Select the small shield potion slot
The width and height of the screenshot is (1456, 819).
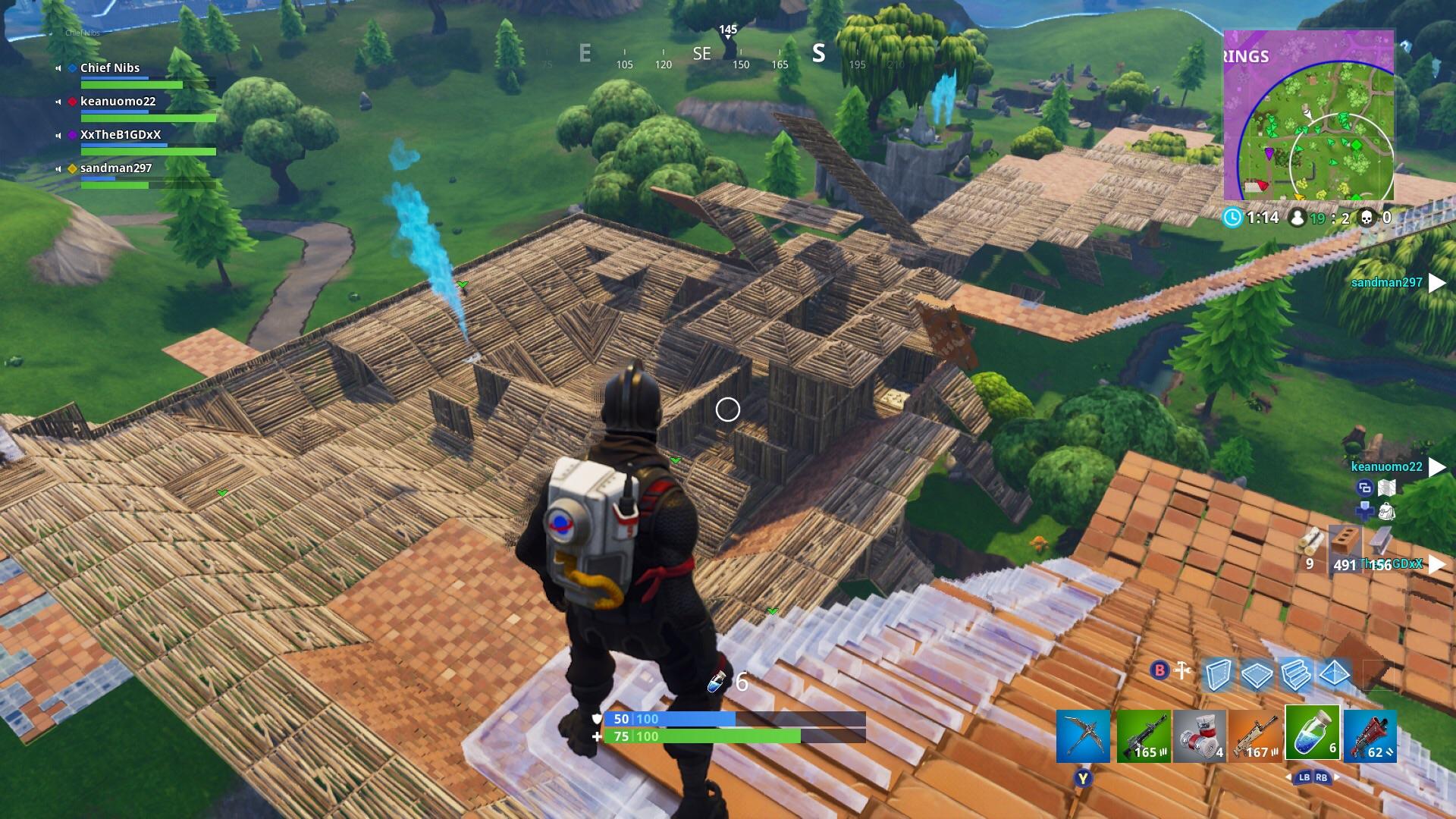(1313, 733)
